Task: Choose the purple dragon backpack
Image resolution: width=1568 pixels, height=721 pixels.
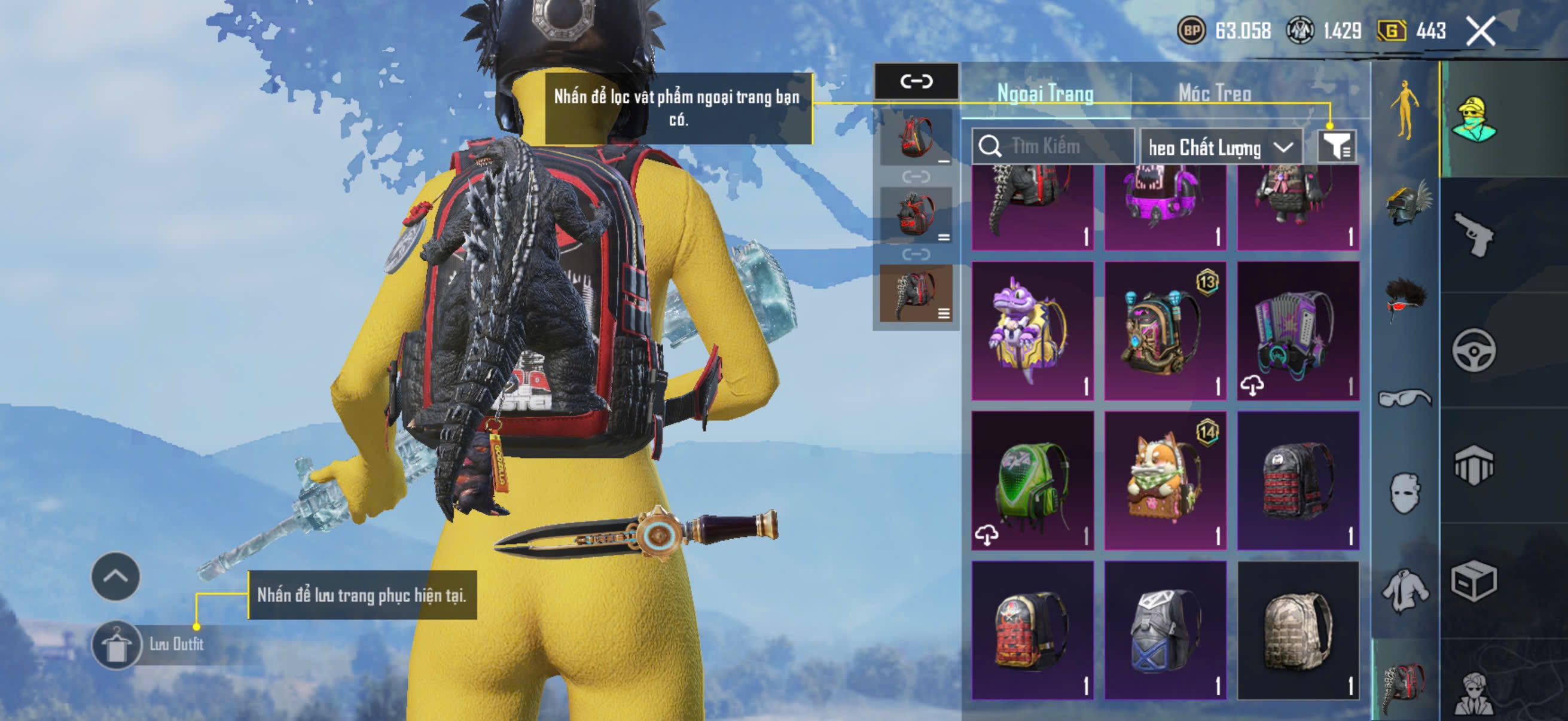Action: [1032, 331]
